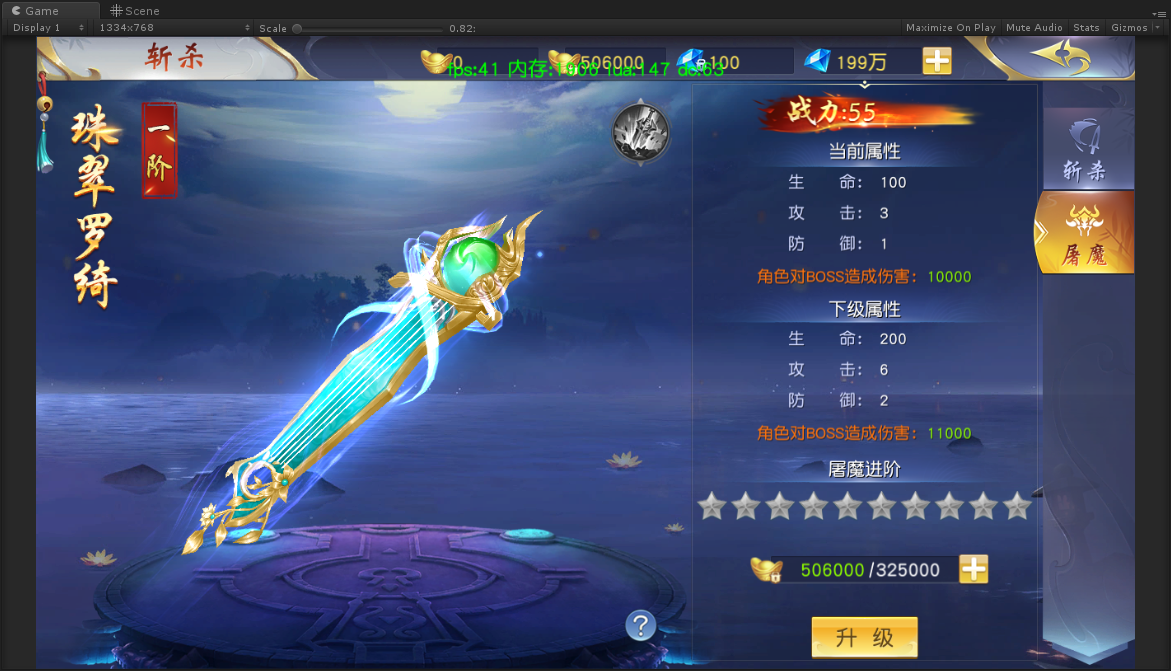Toggle the Mute Audio option
This screenshot has width=1171, height=671.
click(x=1034, y=28)
